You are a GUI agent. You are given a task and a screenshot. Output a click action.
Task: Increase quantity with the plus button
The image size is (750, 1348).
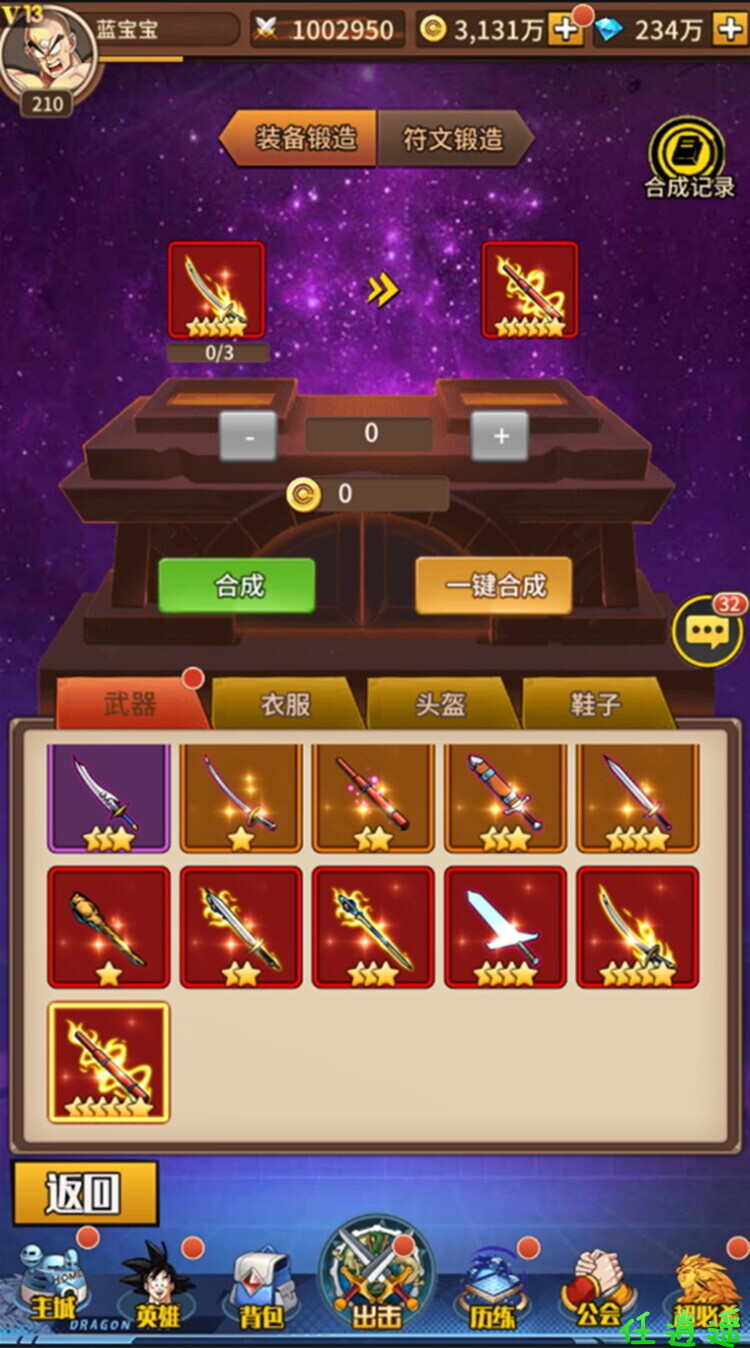(500, 436)
